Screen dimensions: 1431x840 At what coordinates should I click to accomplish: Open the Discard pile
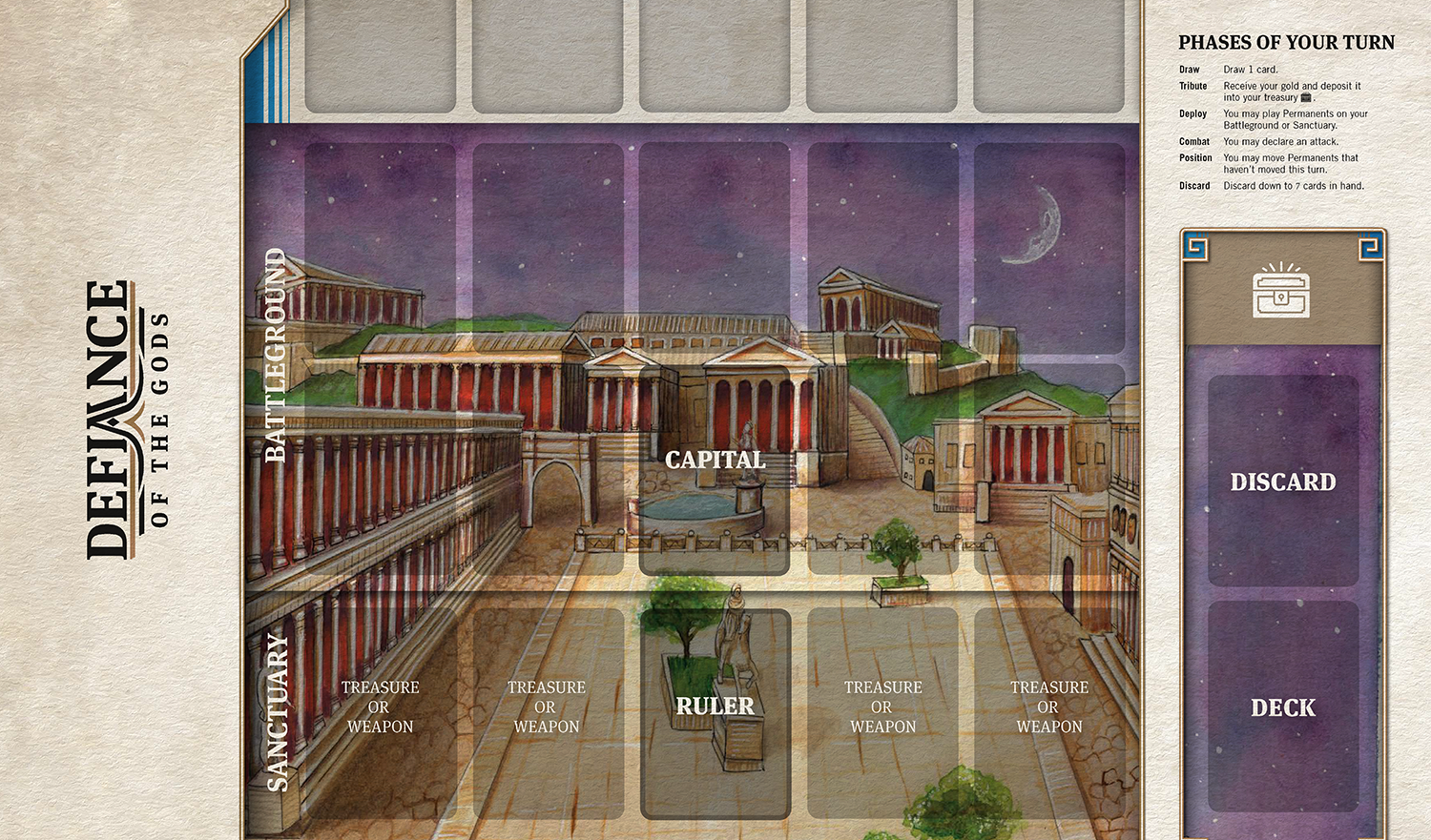point(1282,481)
